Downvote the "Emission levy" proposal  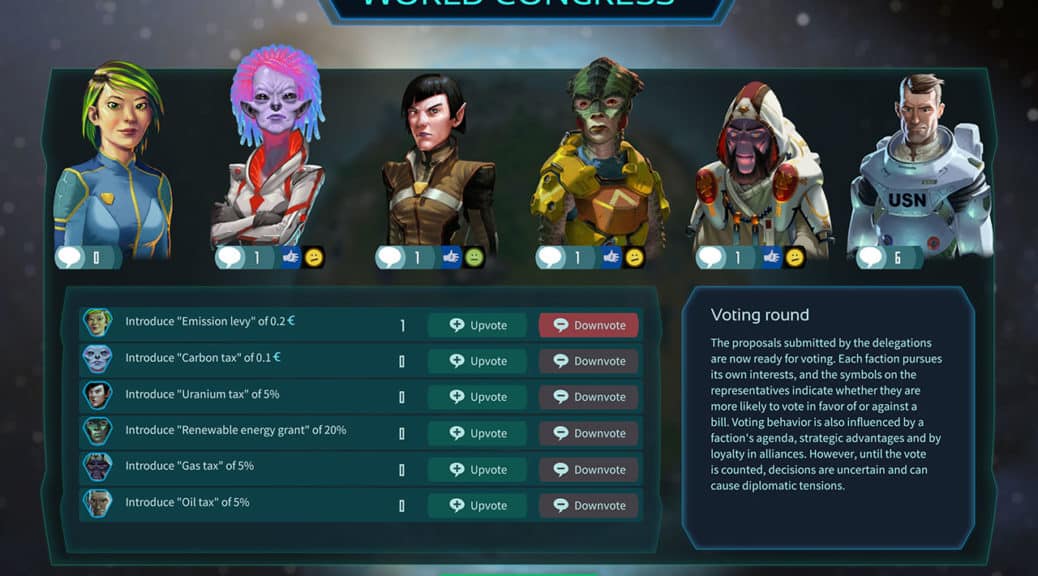pos(588,325)
